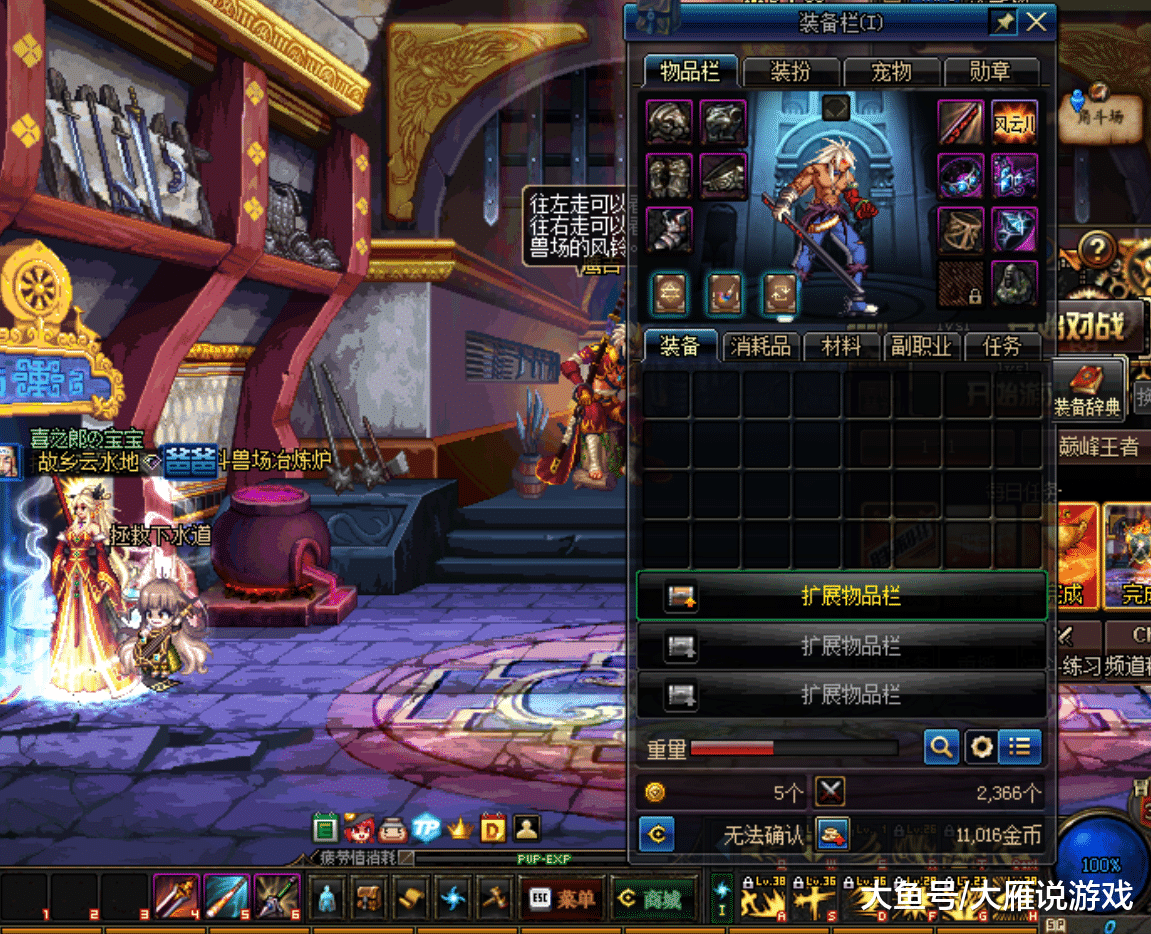Open the blue TP icon

tap(427, 828)
